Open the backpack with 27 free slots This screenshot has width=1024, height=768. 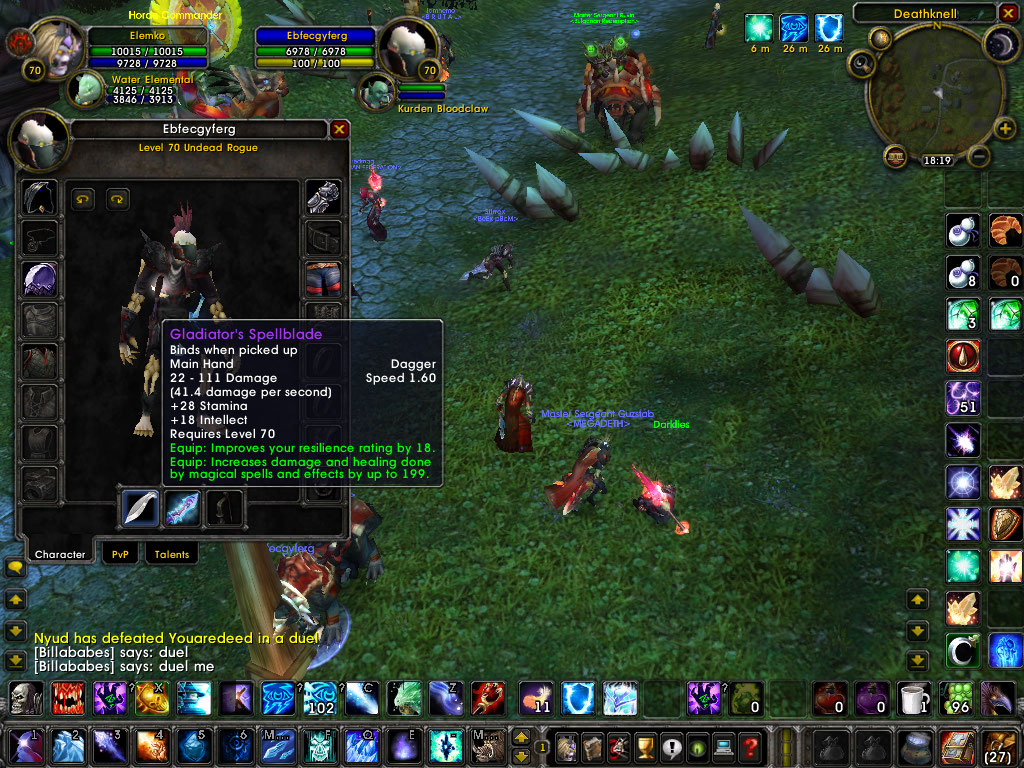coord(999,746)
